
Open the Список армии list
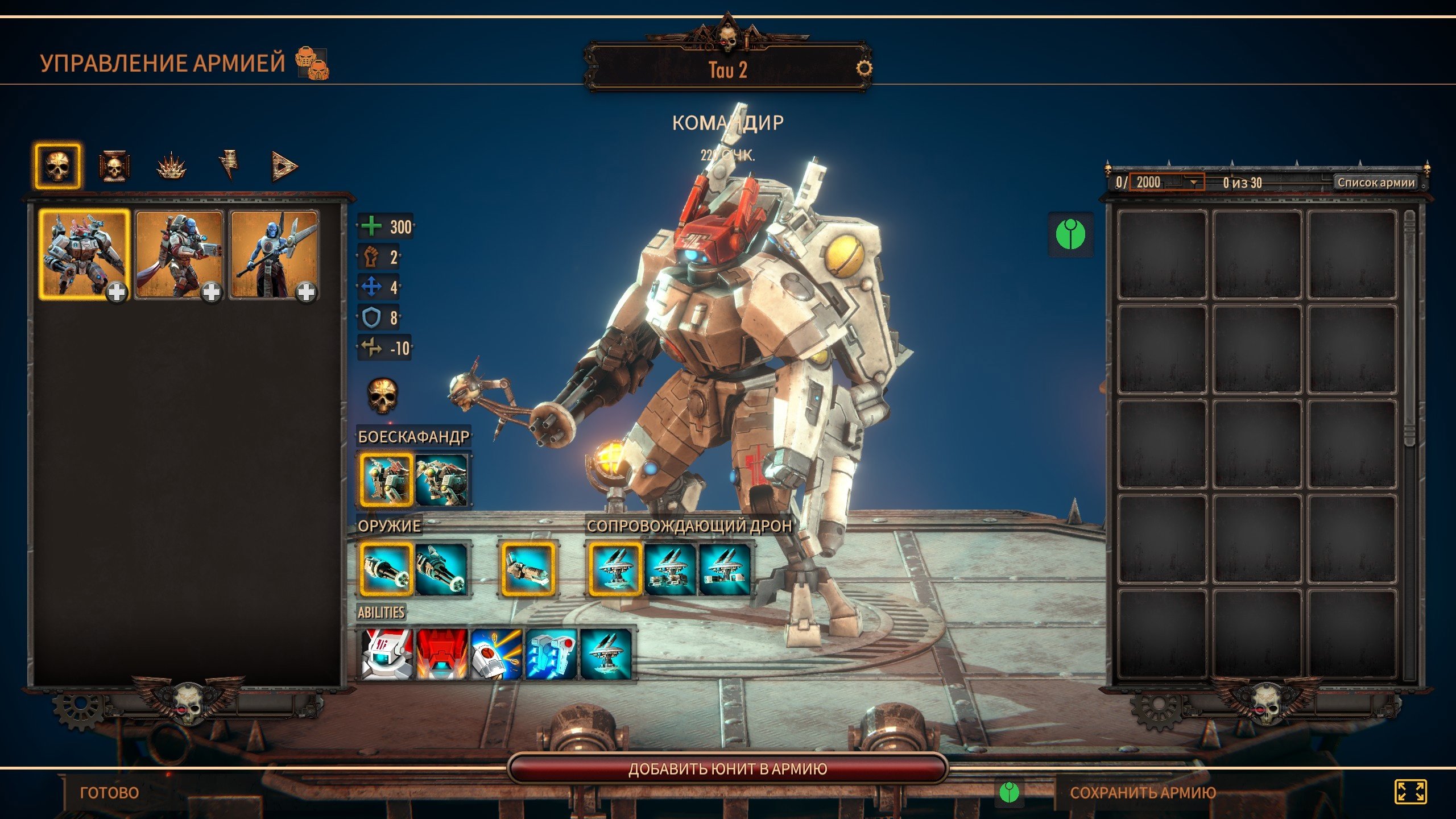pyautogui.click(x=1376, y=183)
